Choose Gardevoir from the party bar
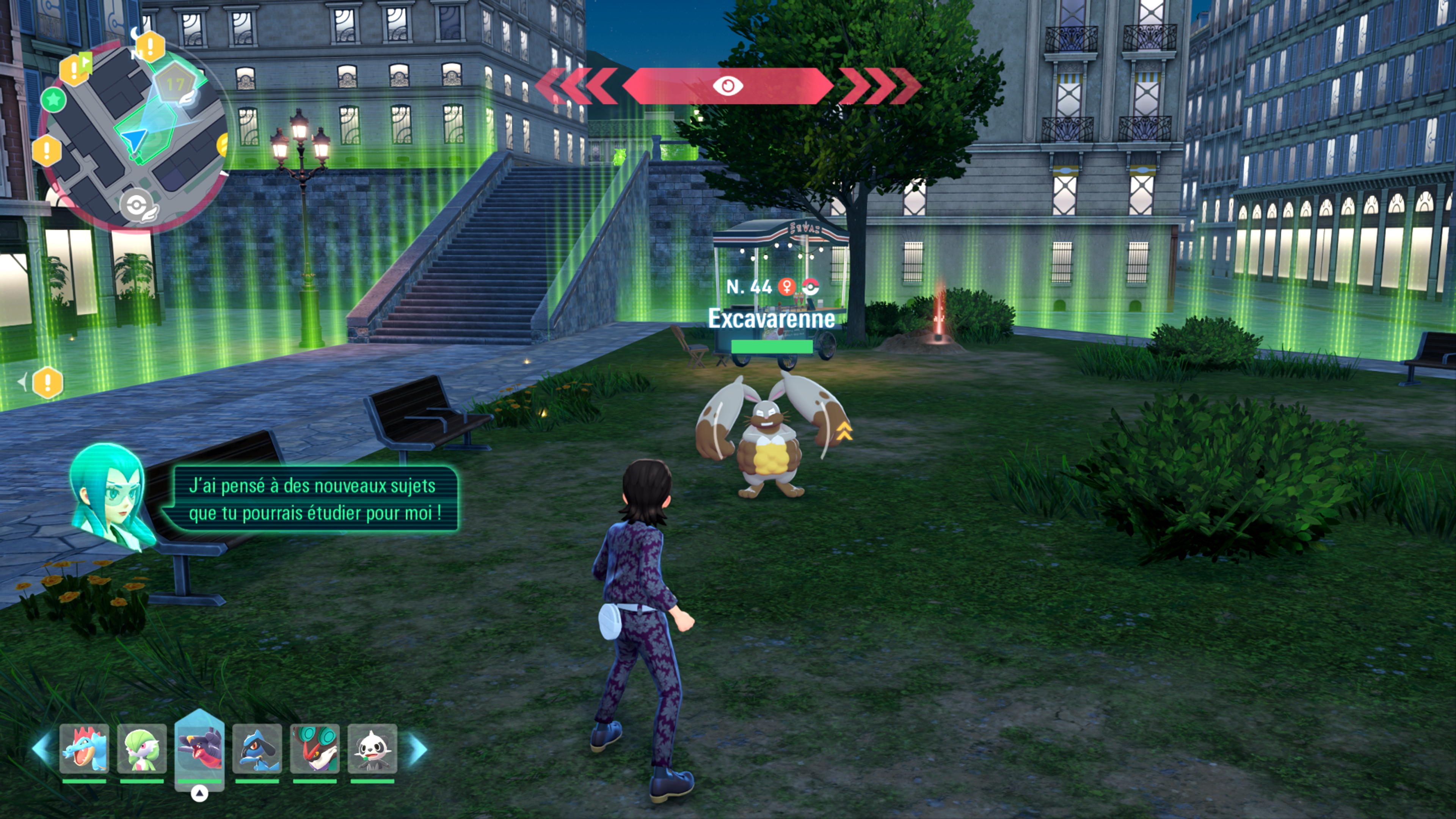 tap(142, 749)
